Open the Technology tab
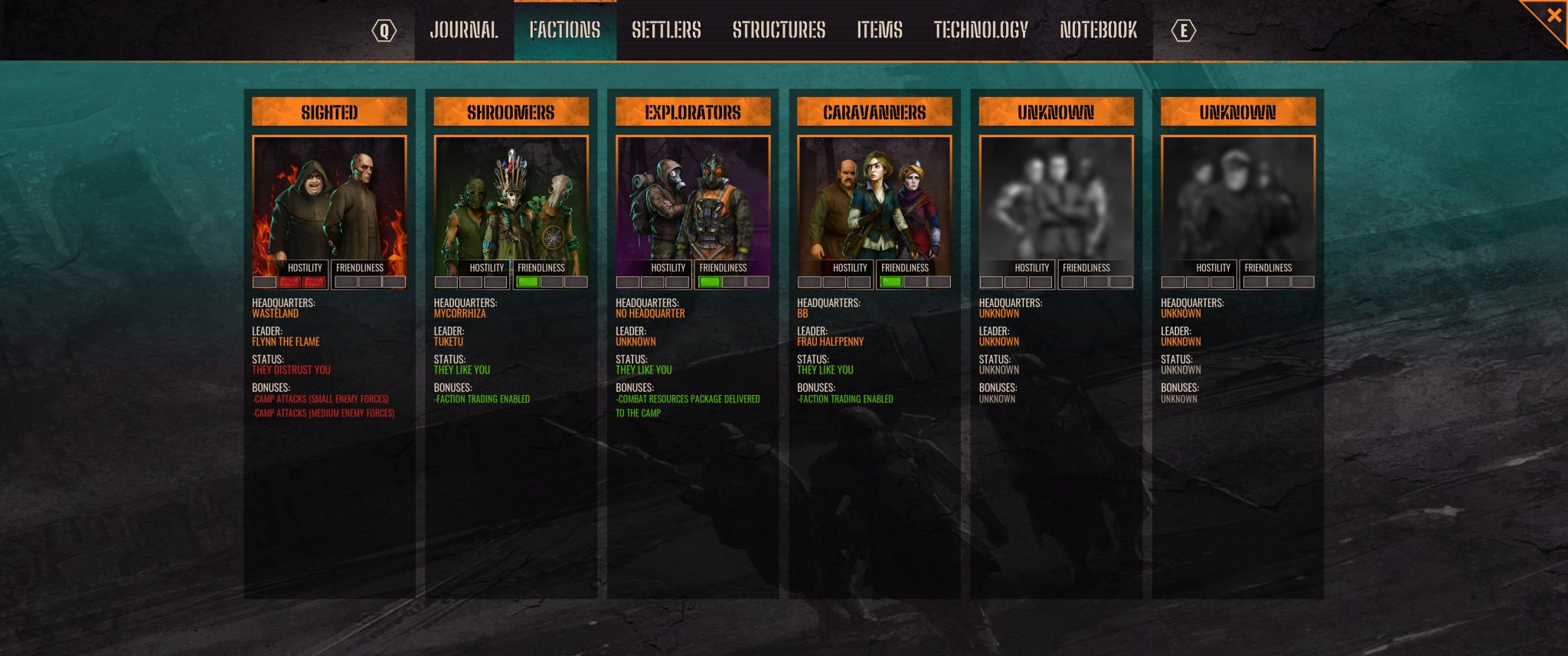Screen dimensions: 1568x656 981,31
